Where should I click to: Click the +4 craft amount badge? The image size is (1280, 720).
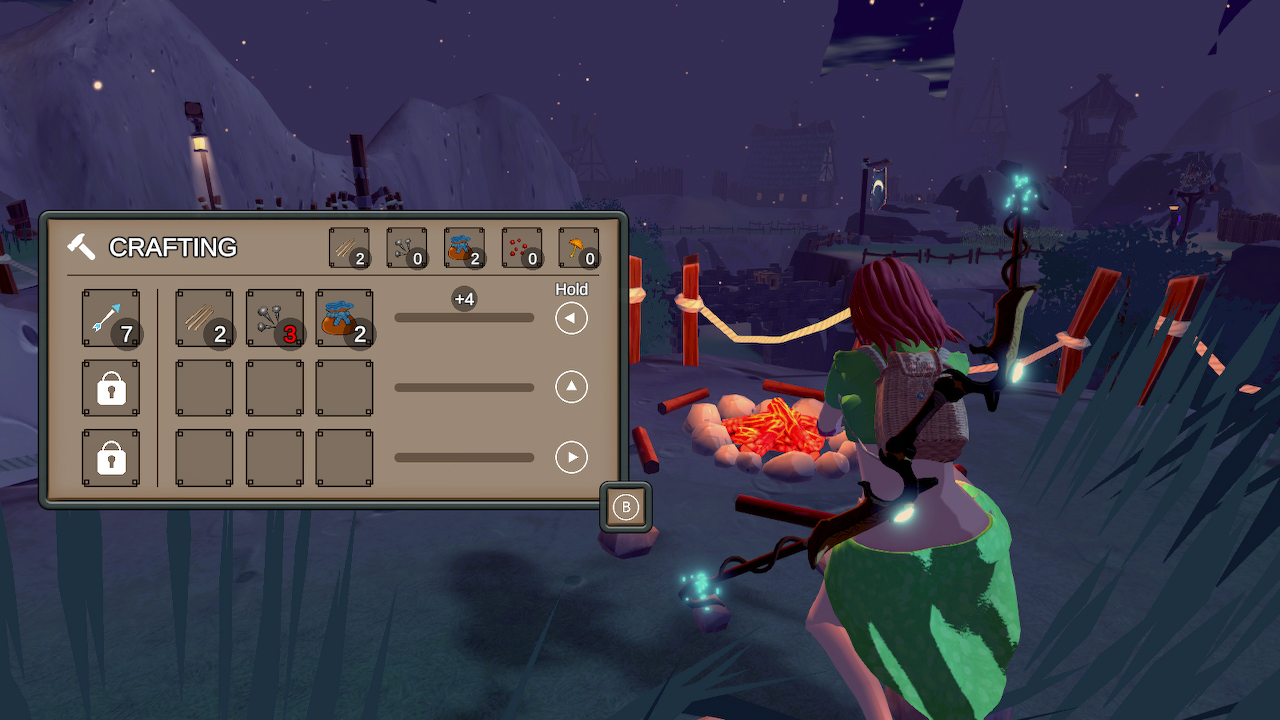(x=464, y=298)
